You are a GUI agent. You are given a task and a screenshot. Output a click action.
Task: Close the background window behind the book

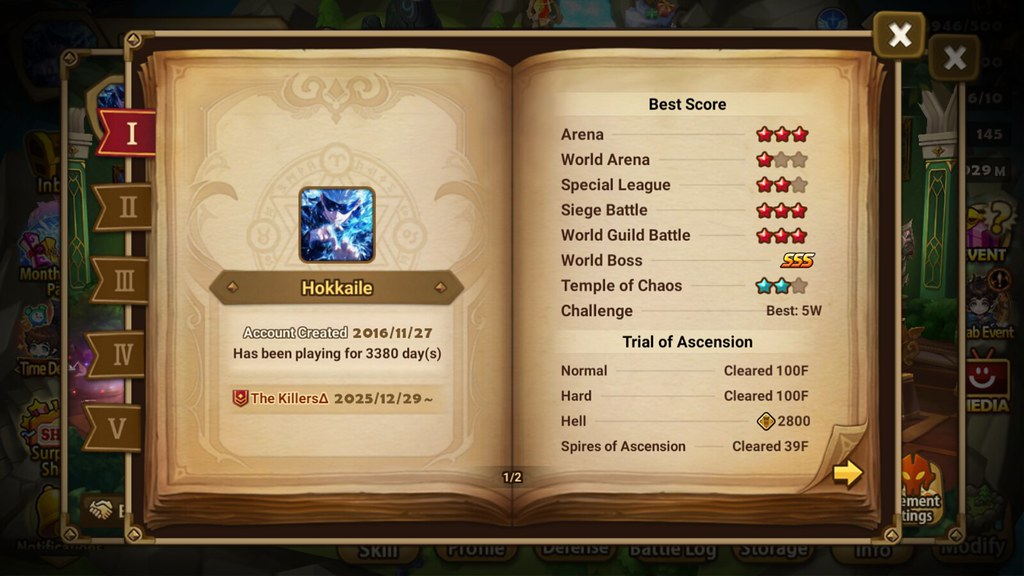pos(954,58)
